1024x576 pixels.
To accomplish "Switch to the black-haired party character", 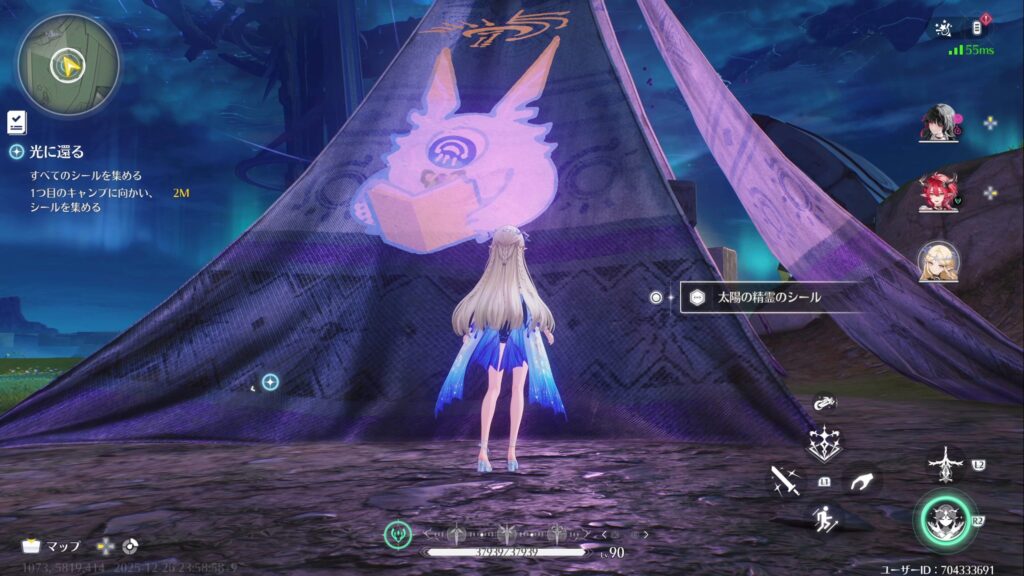I will tap(938, 125).
